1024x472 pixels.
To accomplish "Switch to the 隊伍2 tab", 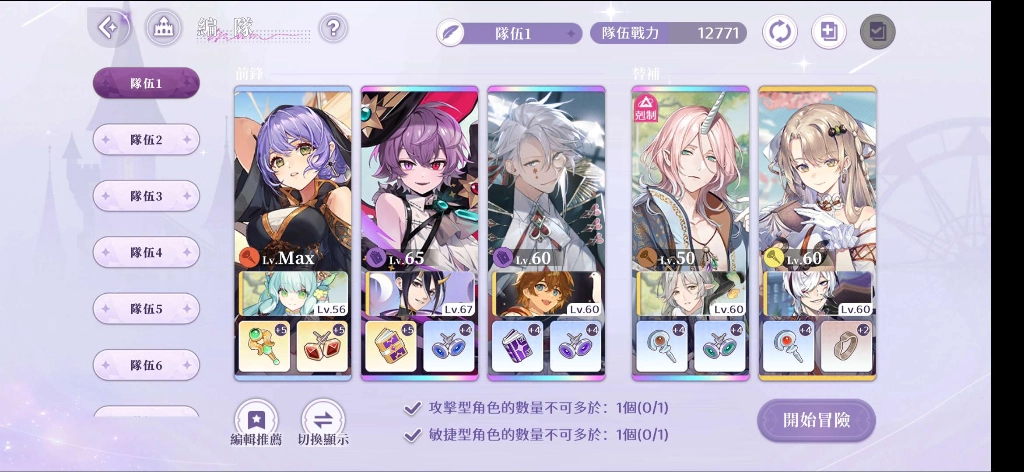I will [x=146, y=140].
